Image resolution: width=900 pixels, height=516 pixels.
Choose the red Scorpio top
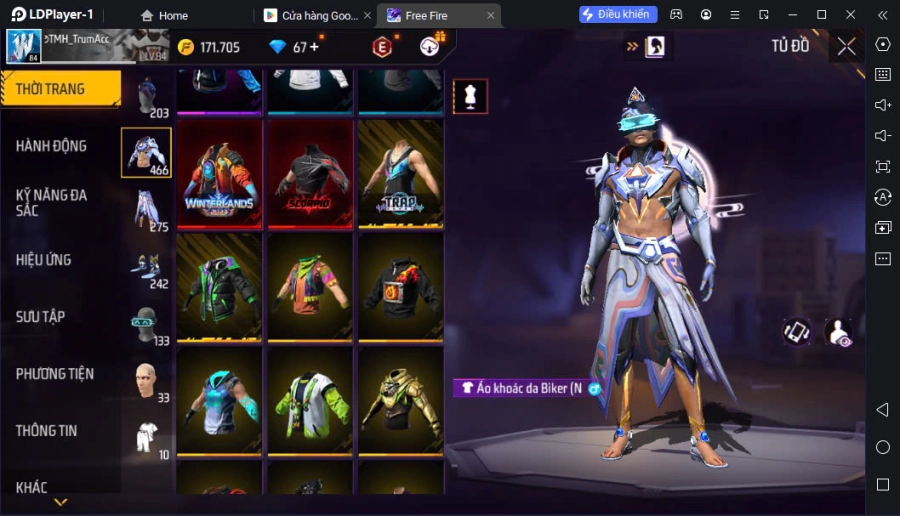coord(310,176)
